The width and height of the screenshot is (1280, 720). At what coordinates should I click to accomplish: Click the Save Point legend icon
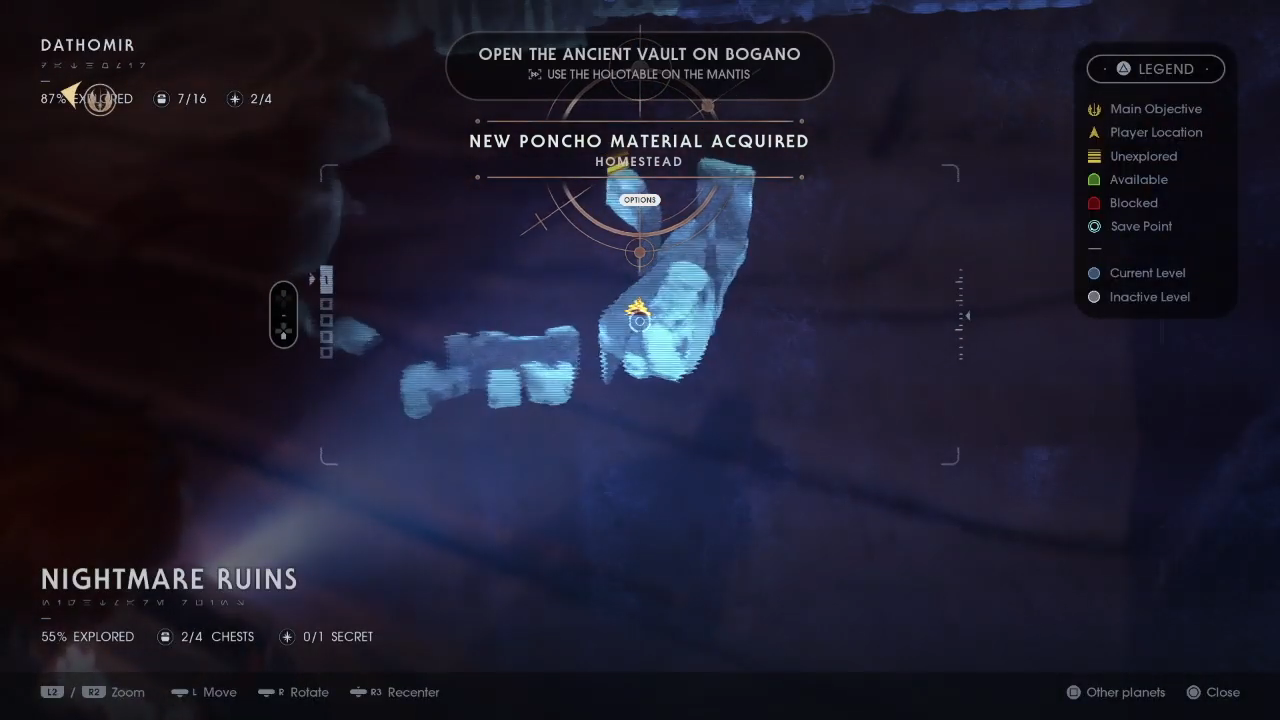[x=1094, y=226]
